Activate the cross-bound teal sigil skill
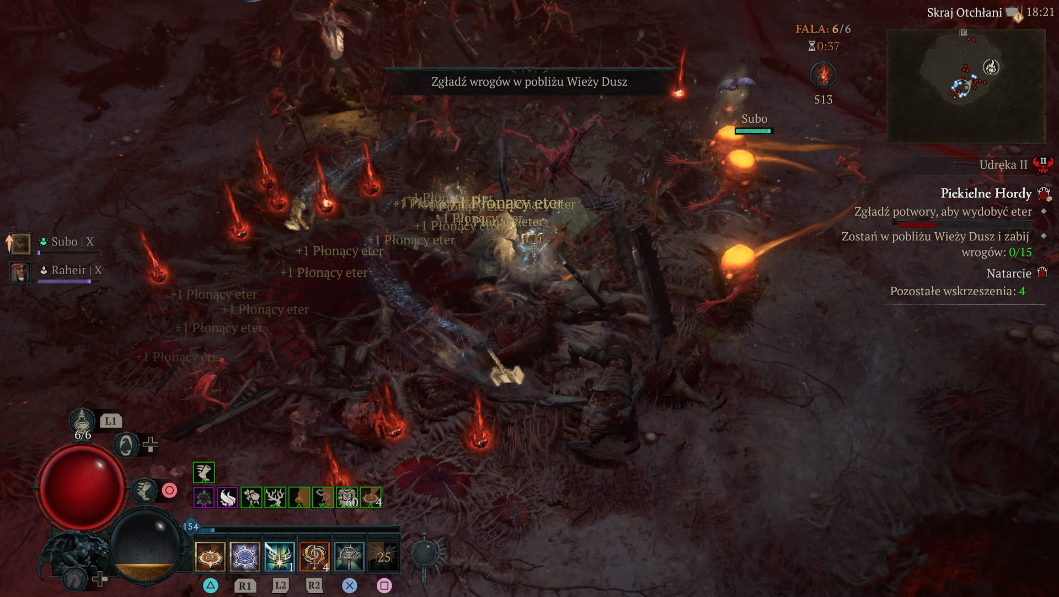The image size is (1059, 597). (x=349, y=556)
